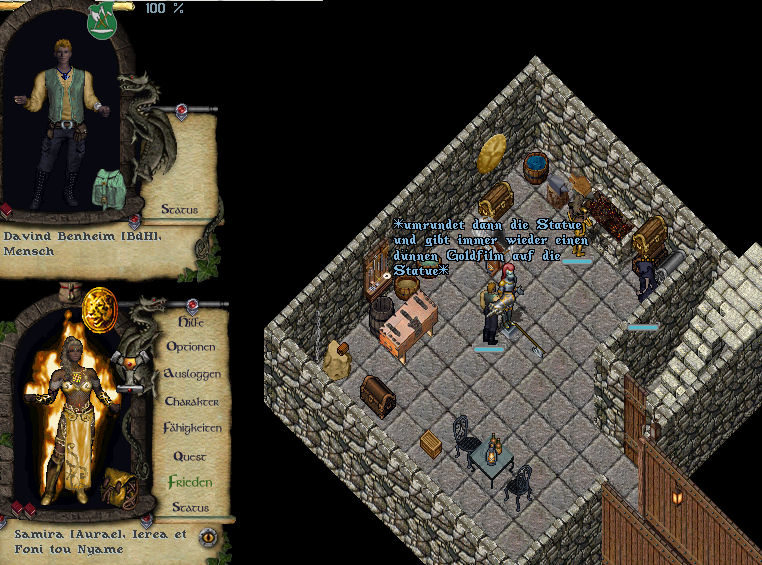Viewport: 762px width, 565px height.
Task: Toggle the Frieden peace mode
Action: [190, 482]
